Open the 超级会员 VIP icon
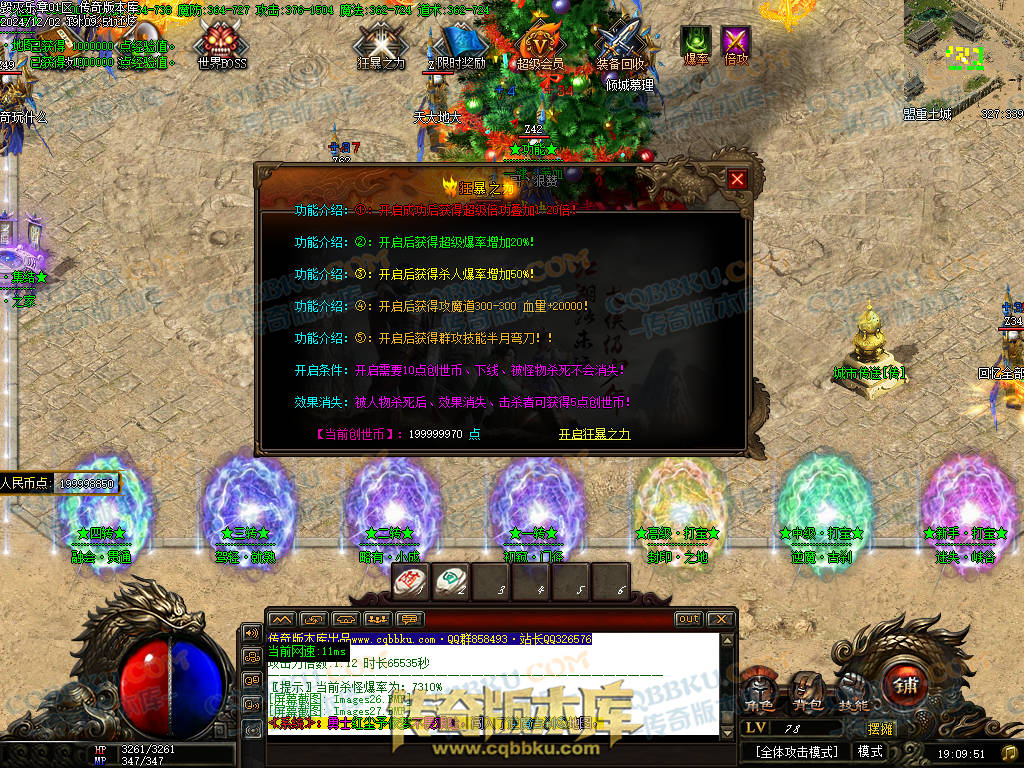The image size is (1024, 768). point(540,43)
